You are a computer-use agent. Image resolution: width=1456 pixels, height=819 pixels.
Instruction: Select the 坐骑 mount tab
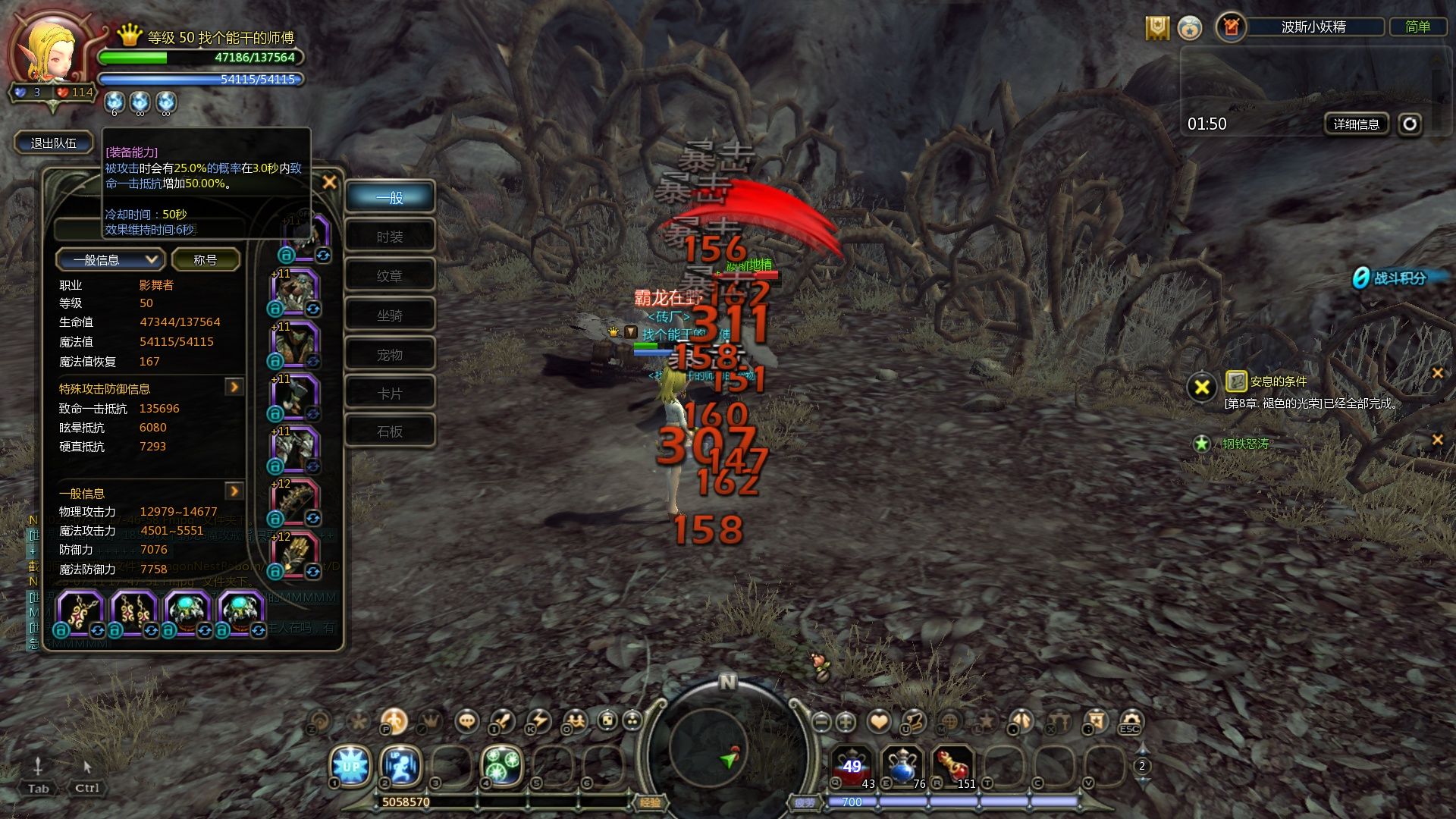tap(390, 315)
